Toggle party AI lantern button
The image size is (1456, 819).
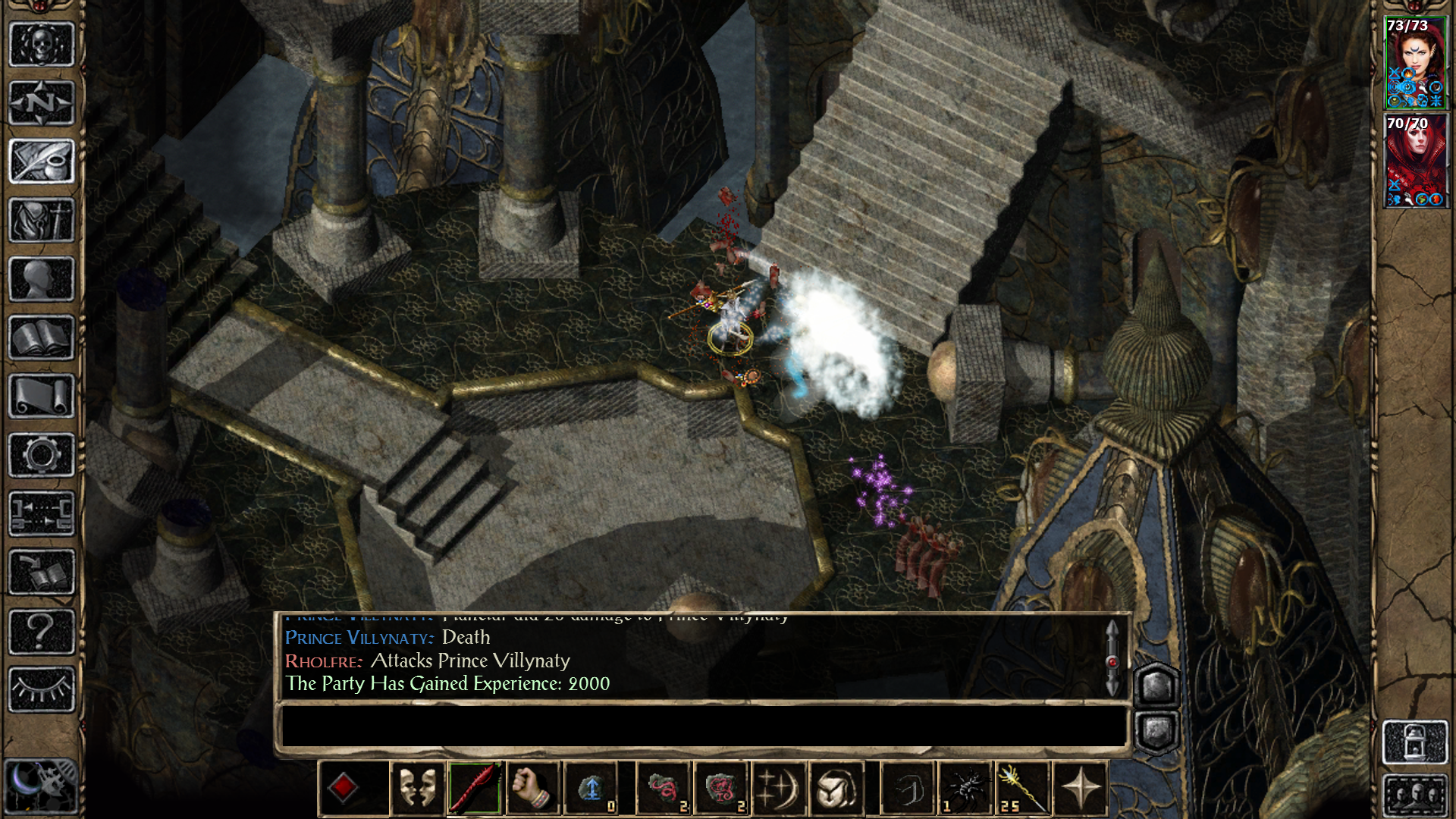(1415, 742)
